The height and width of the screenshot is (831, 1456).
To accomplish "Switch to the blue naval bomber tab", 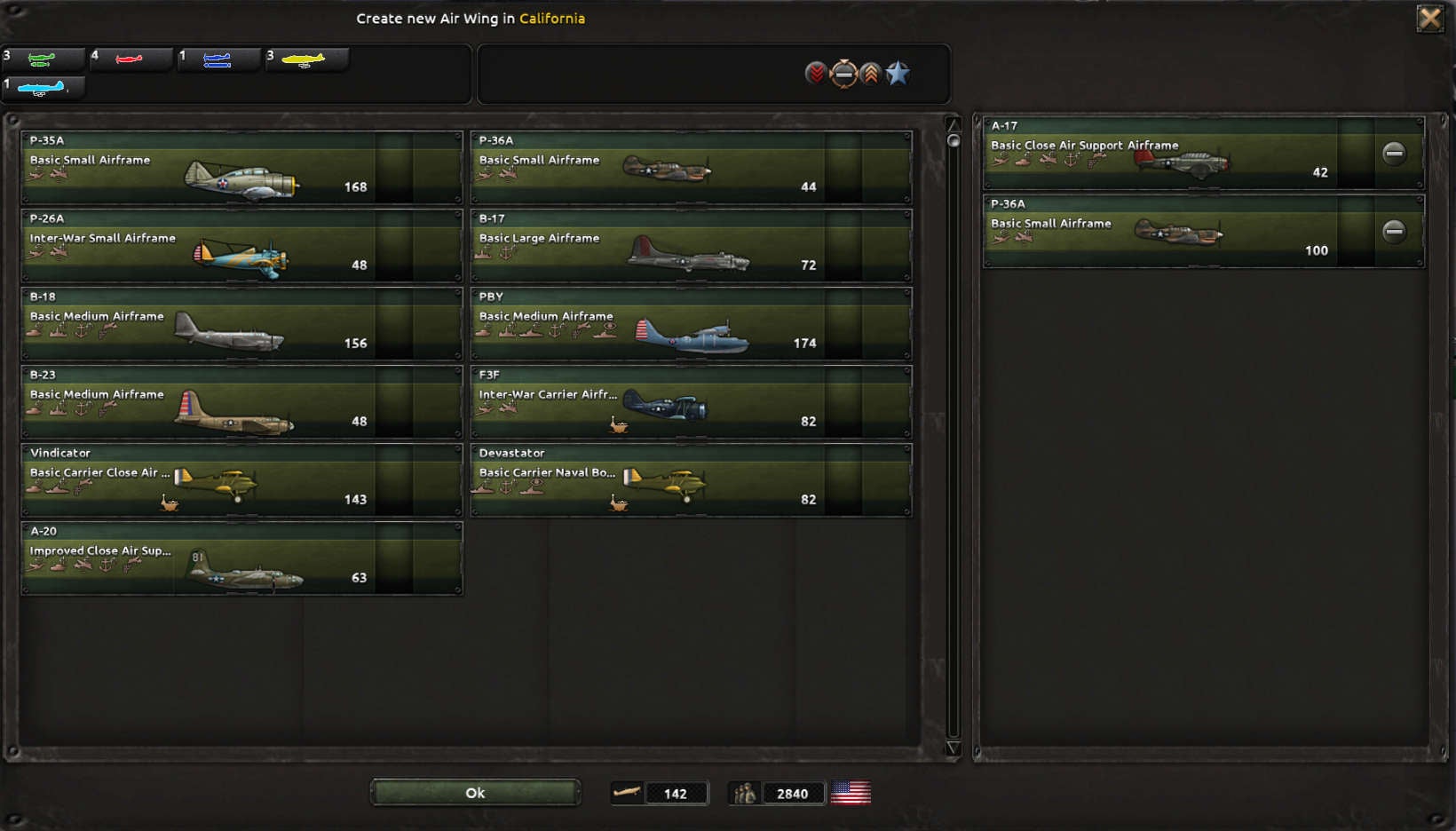I will (218, 59).
